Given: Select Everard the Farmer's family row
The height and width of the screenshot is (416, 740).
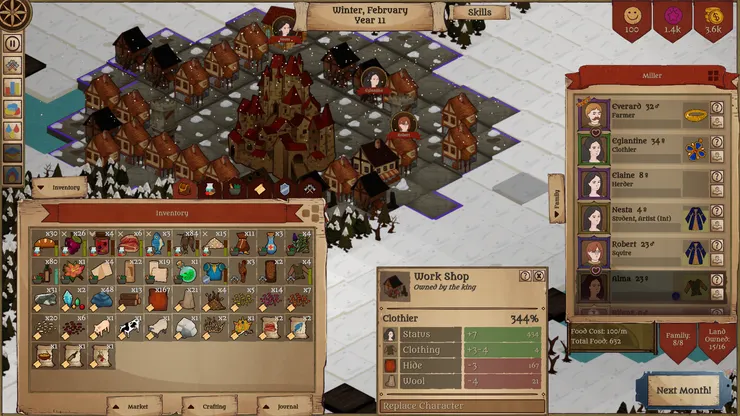Looking at the screenshot, I should tap(645, 115).
